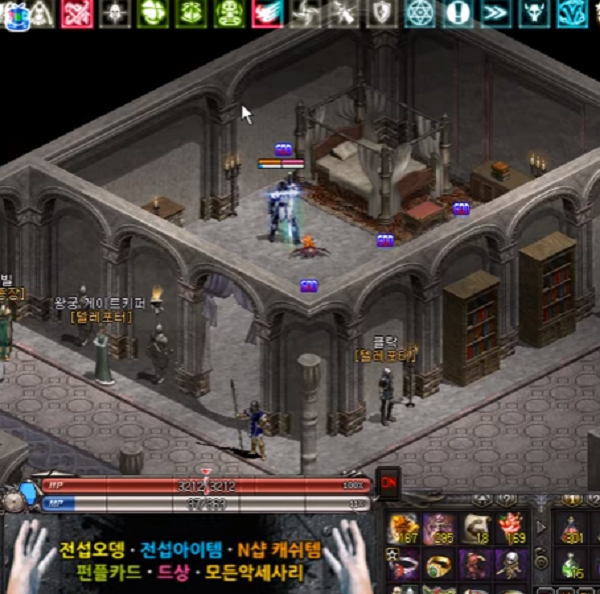Select the red flower stack of 169
The width and height of the screenshot is (600, 594).
511,529
